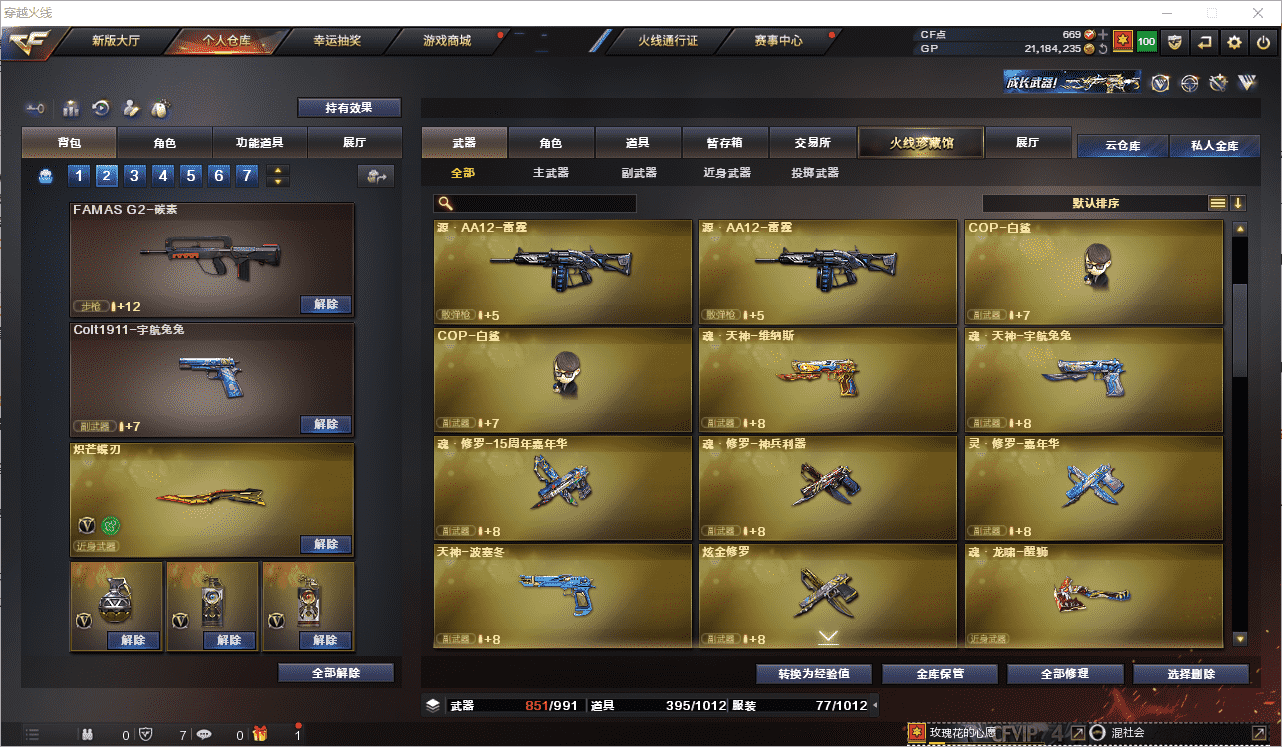The image size is (1282, 747).
Task: Select the 魂·天神-维纳斯 pistol
Action: point(828,380)
